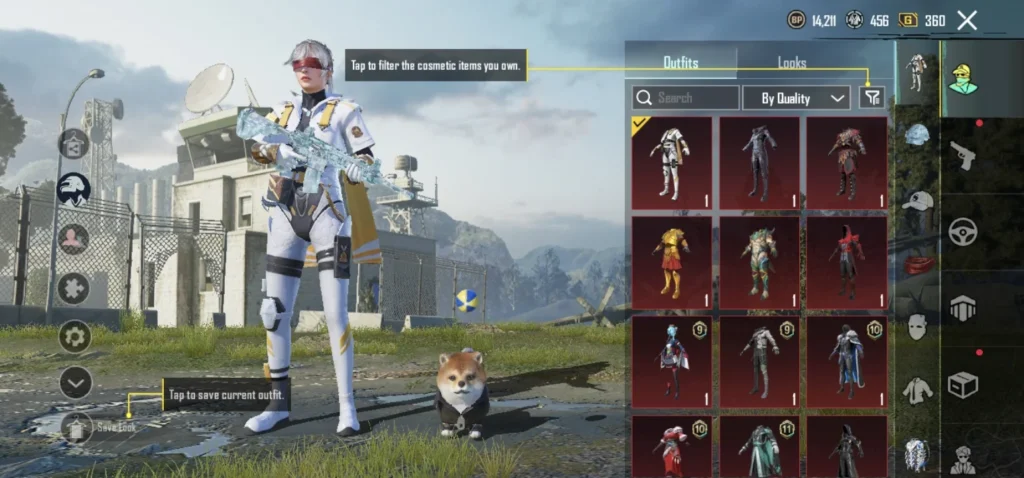Select the equipped white armor outfit
Image resolution: width=1024 pixels, height=478 pixels.
(x=672, y=163)
